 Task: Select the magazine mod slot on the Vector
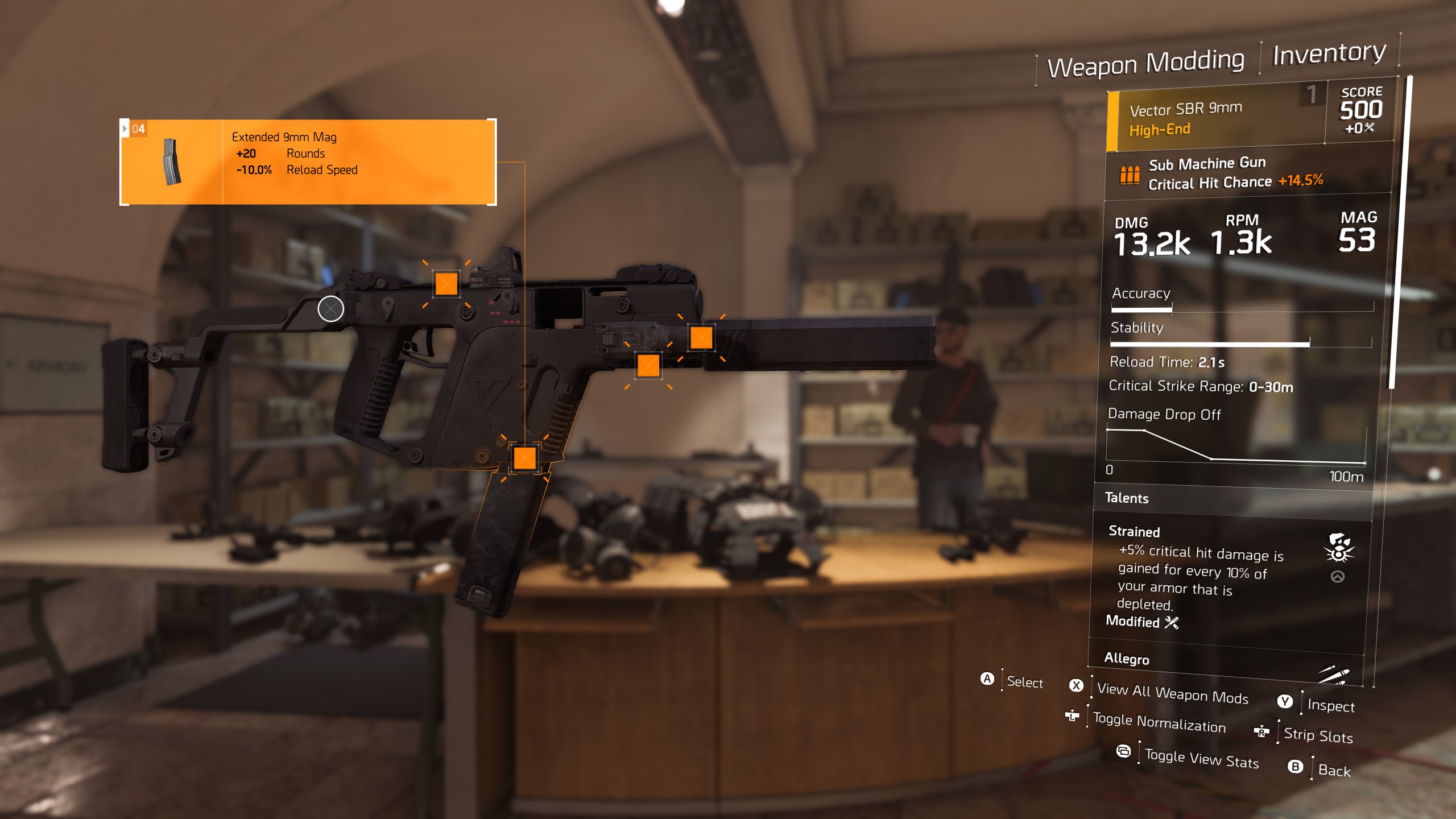tap(525, 458)
